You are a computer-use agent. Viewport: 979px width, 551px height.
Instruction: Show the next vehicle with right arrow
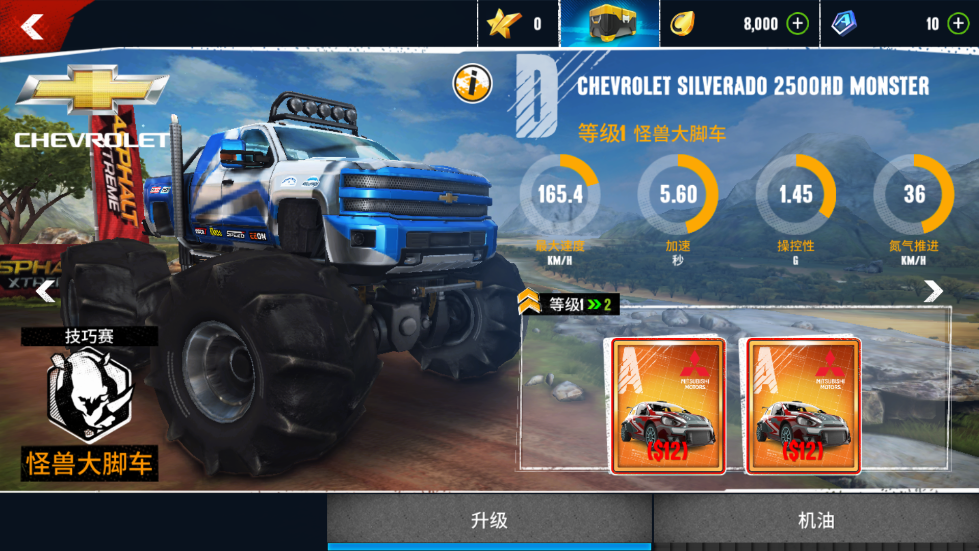tap(933, 291)
